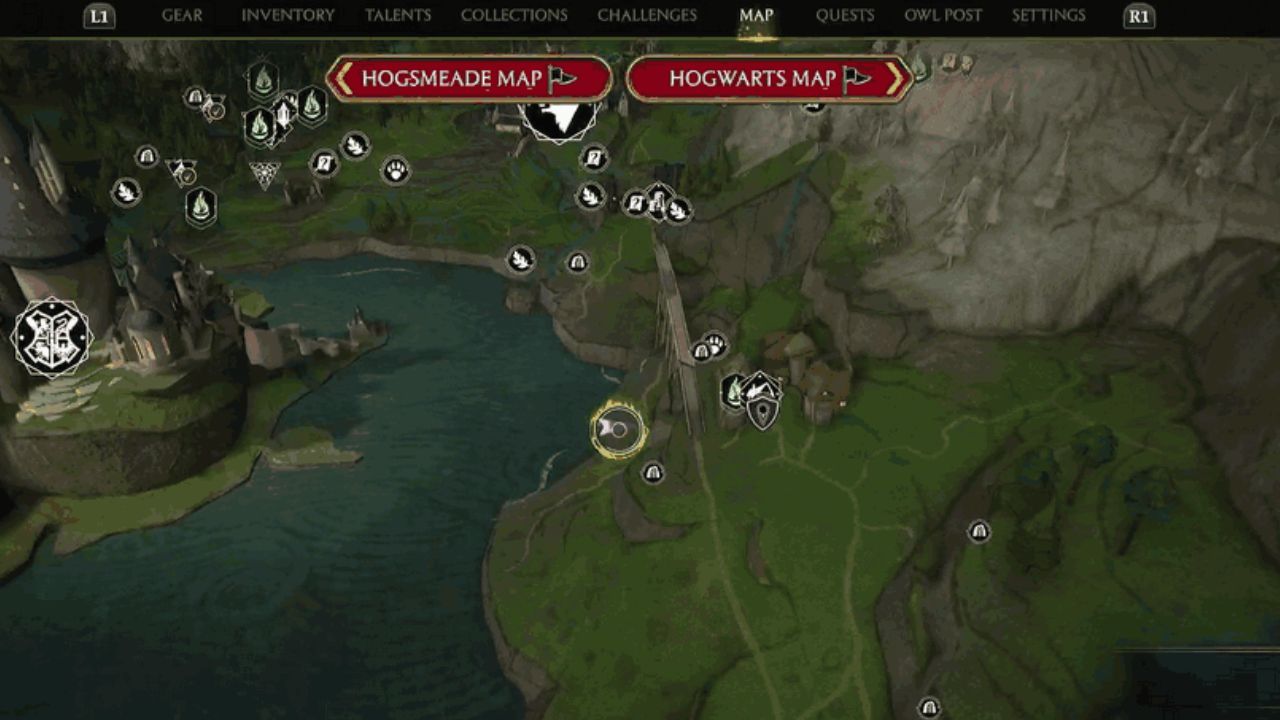This screenshot has width=1280, height=720.
Task: Click the HOGSMEADE MAP button
Action: (x=470, y=77)
